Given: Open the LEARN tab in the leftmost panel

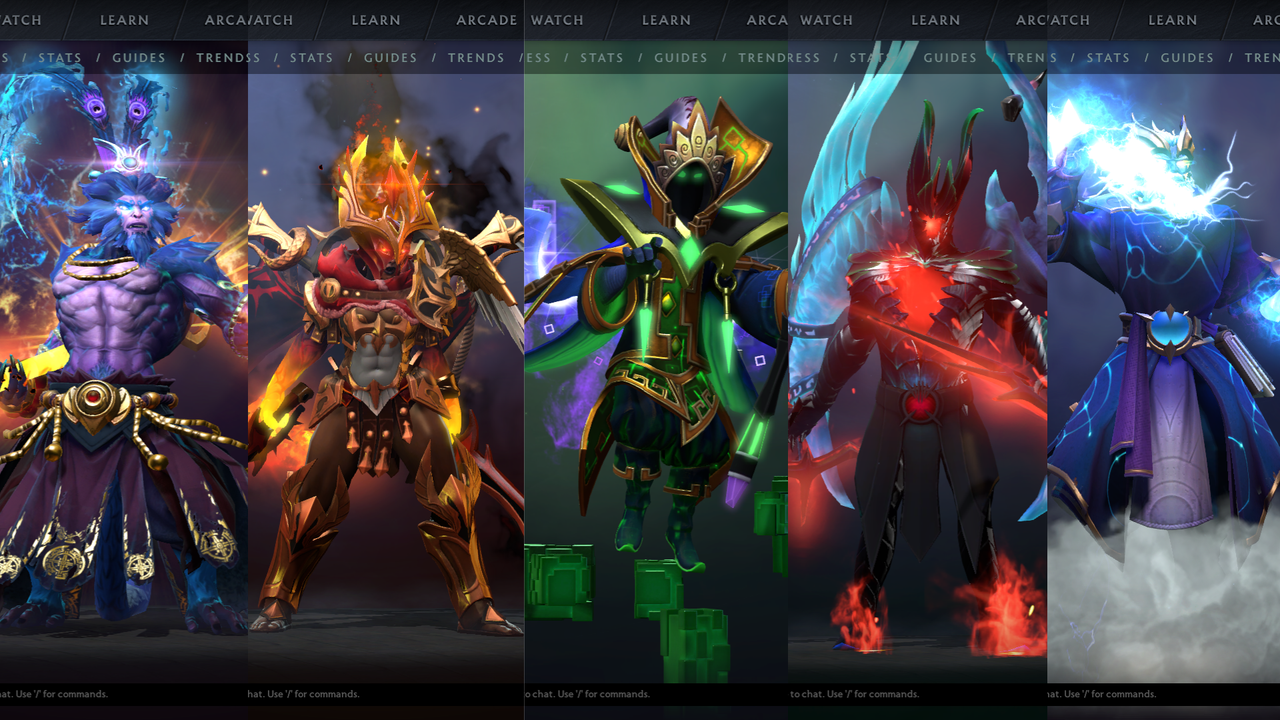Looking at the screenshot, I should coord(124,20).
